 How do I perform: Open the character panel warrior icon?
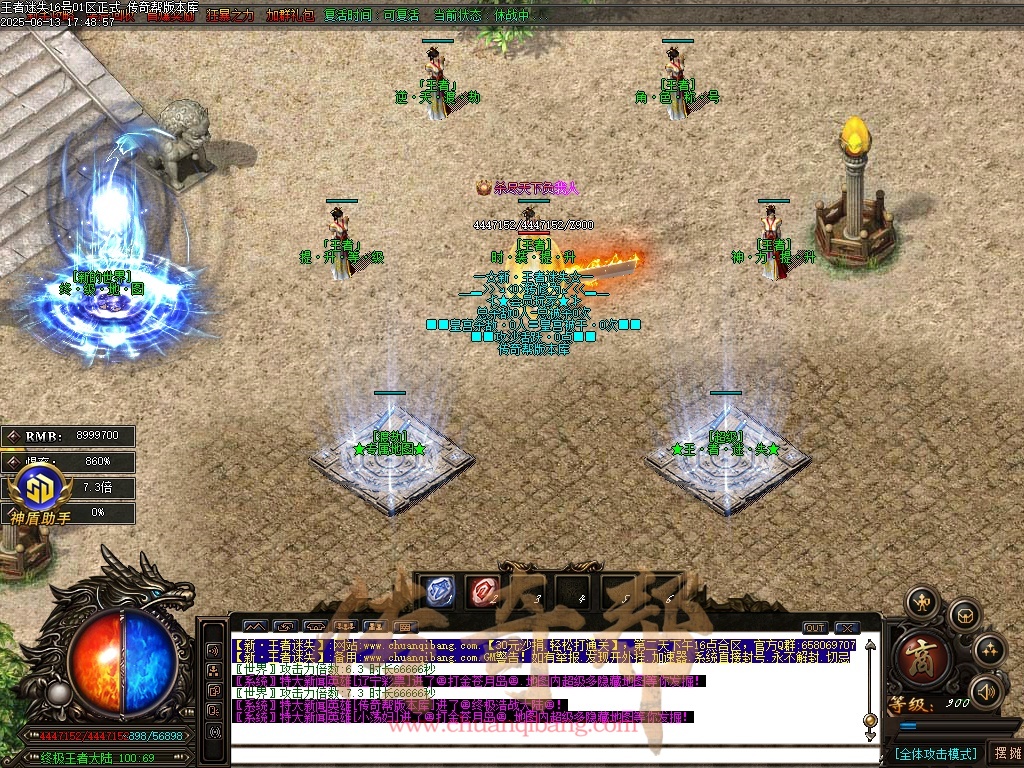pyautogui.click(x=920, y=603)
